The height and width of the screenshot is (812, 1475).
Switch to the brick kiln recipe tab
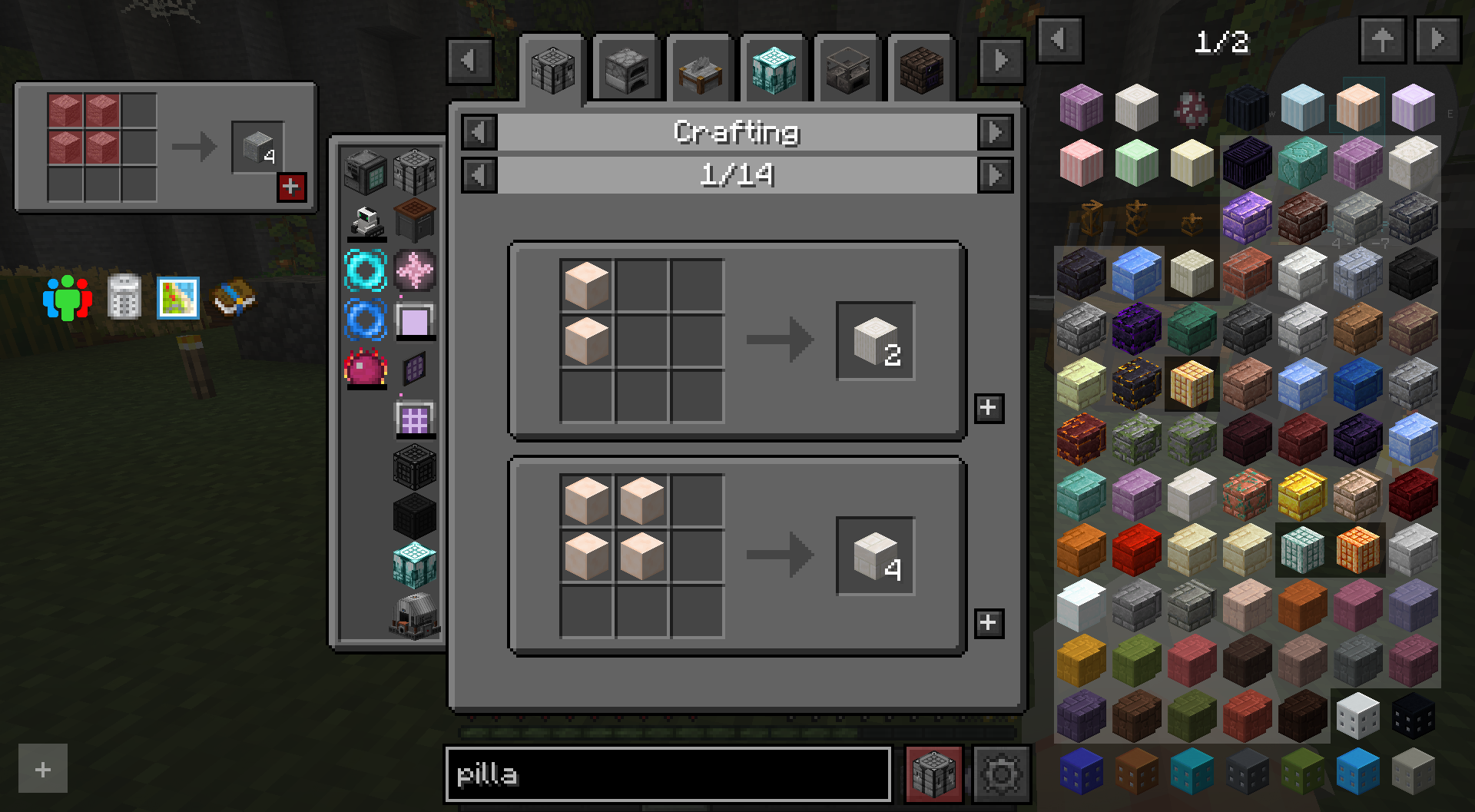(920, 69)
